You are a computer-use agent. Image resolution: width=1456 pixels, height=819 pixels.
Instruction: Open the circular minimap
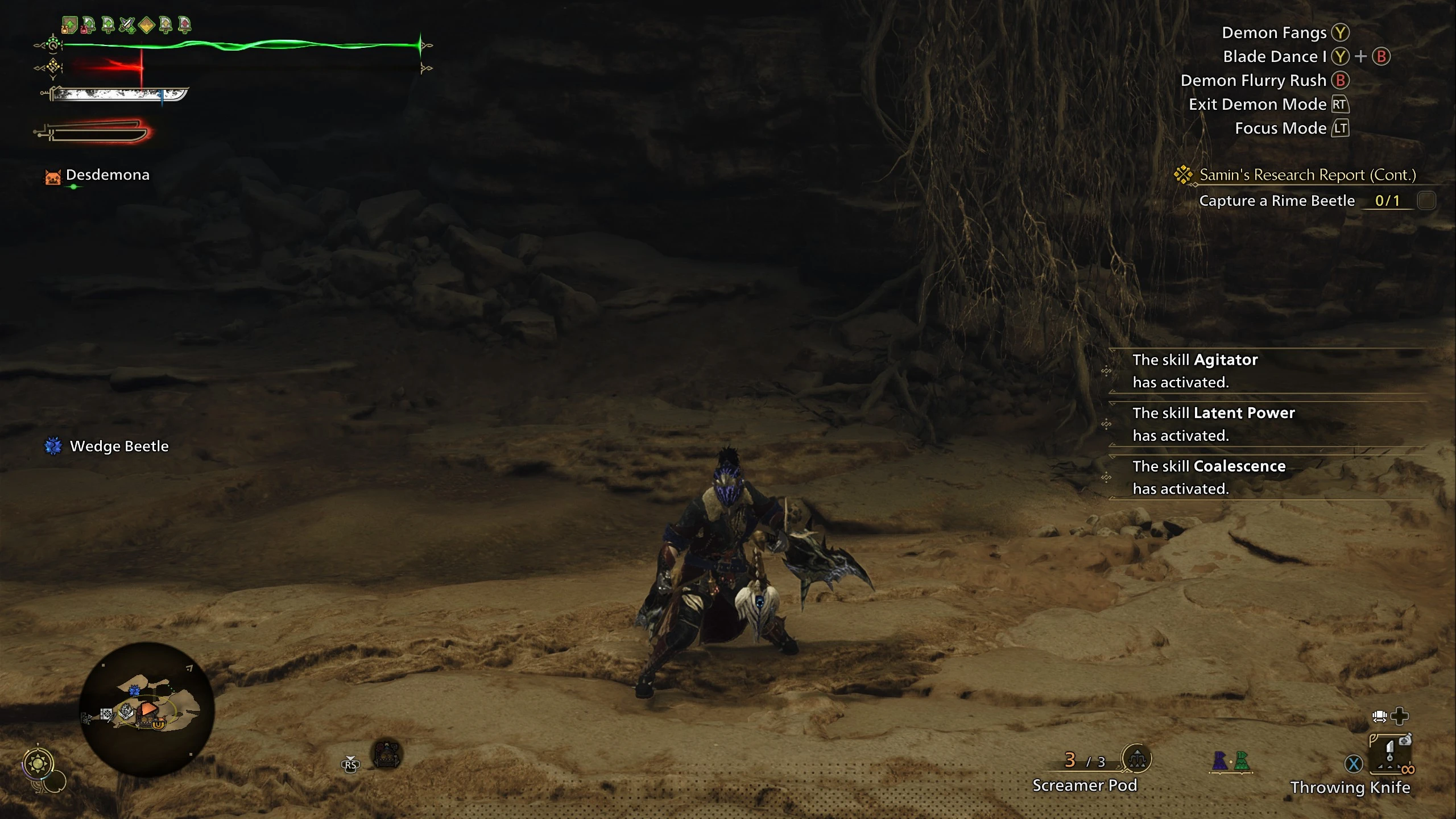[147, 709]
